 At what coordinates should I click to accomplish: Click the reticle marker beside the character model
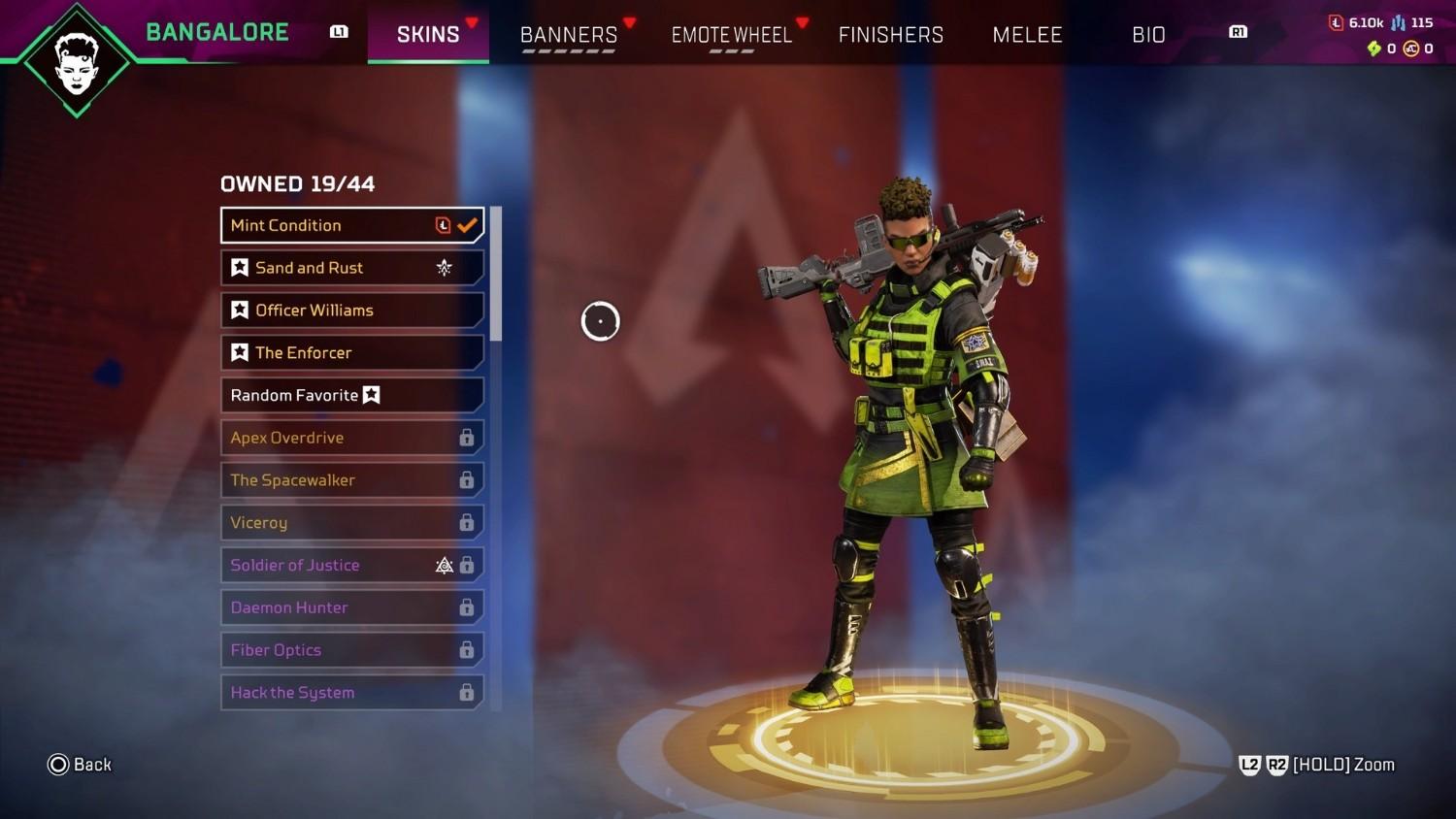coord(600,320)
